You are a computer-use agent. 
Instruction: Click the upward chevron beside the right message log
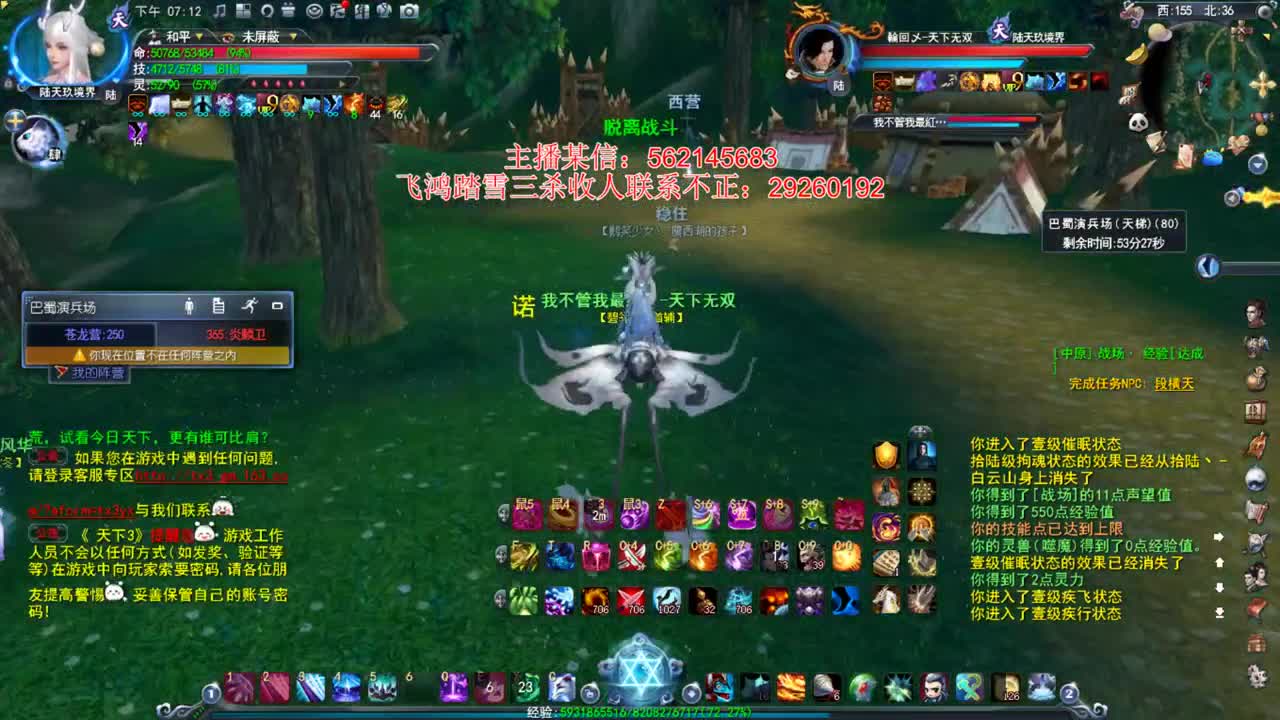pyautogui.click(x=1220, y=562)
